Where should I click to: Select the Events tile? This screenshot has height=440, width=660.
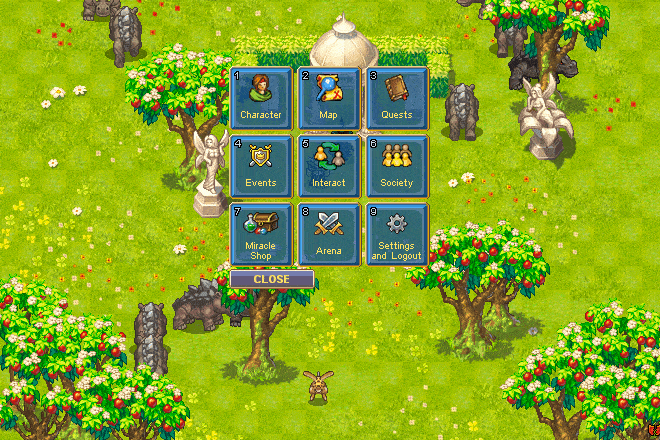(261, 166)
